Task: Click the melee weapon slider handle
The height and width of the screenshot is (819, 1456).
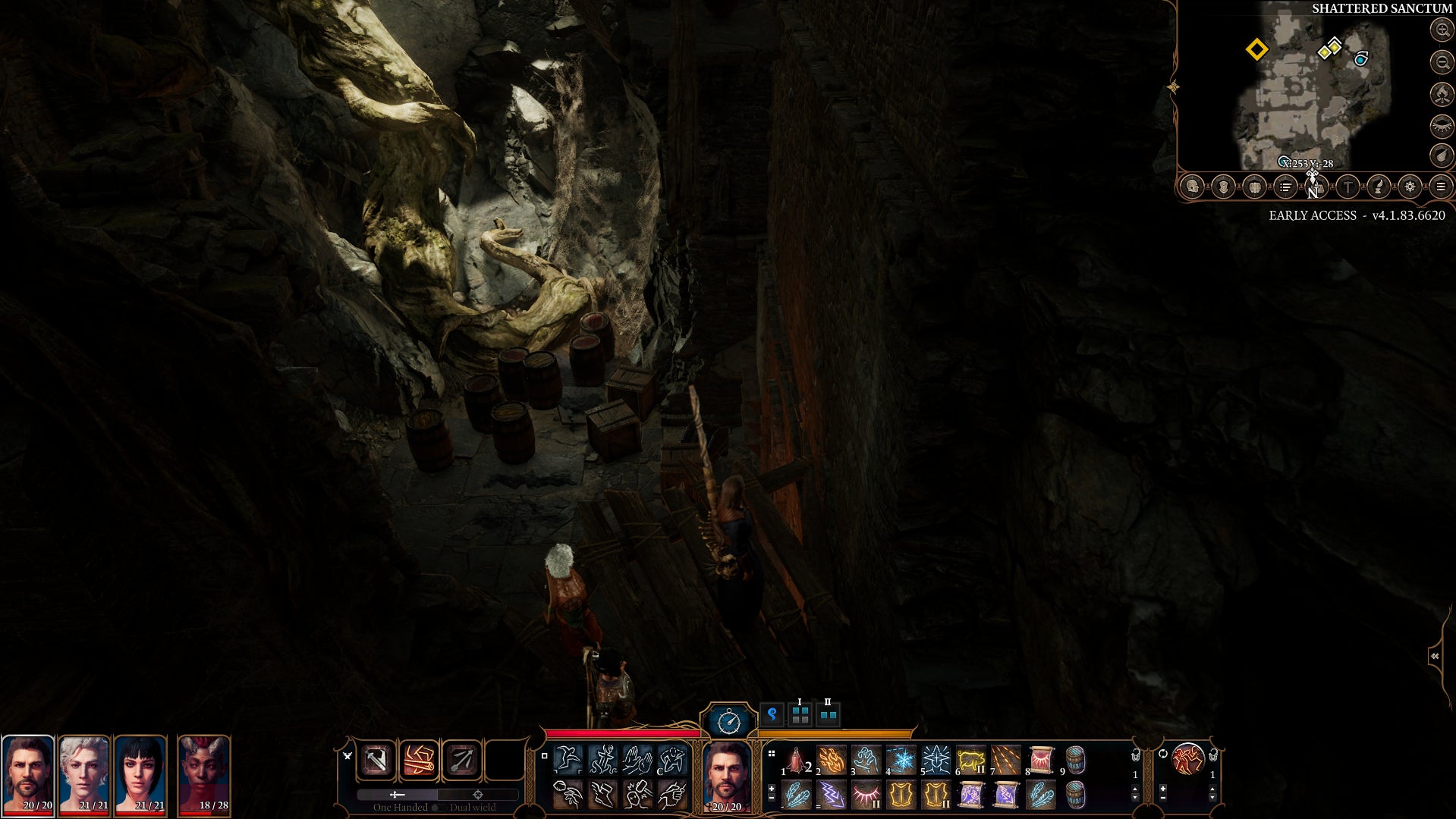Action: point(395,795)
